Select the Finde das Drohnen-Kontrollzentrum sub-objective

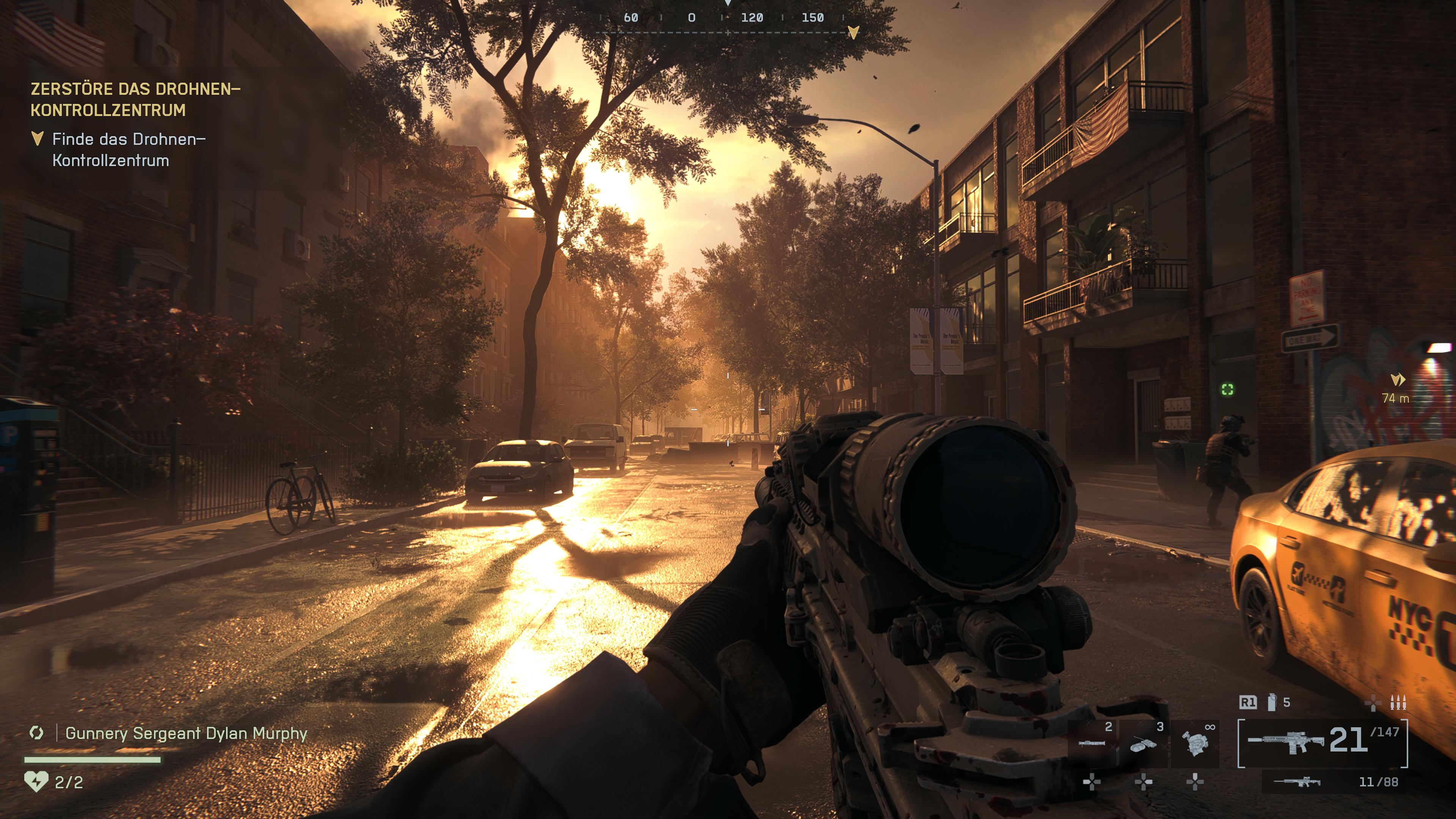(129, 150)
